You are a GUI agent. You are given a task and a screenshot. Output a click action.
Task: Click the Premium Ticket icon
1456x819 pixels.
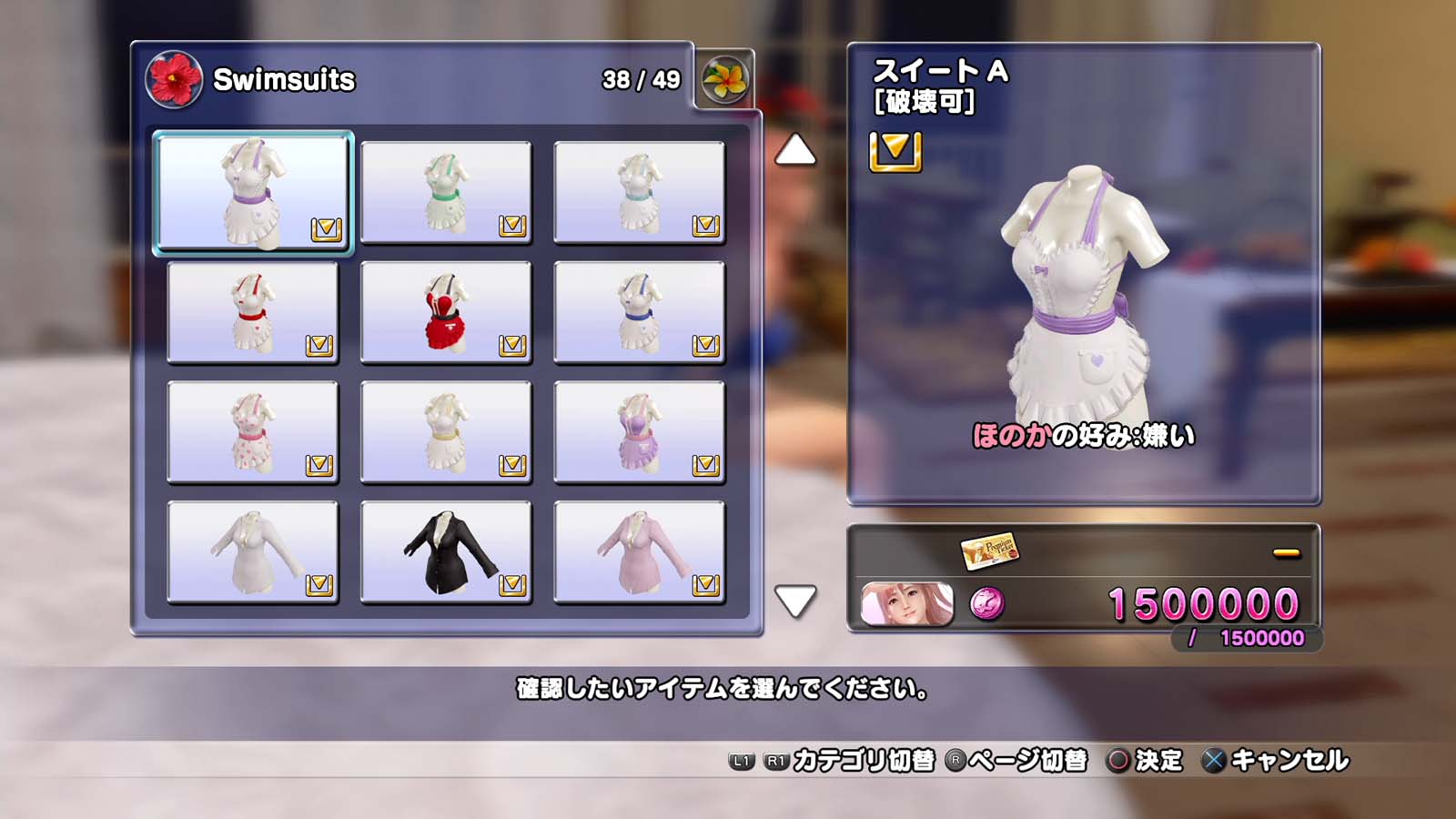(x=989, y=550)
